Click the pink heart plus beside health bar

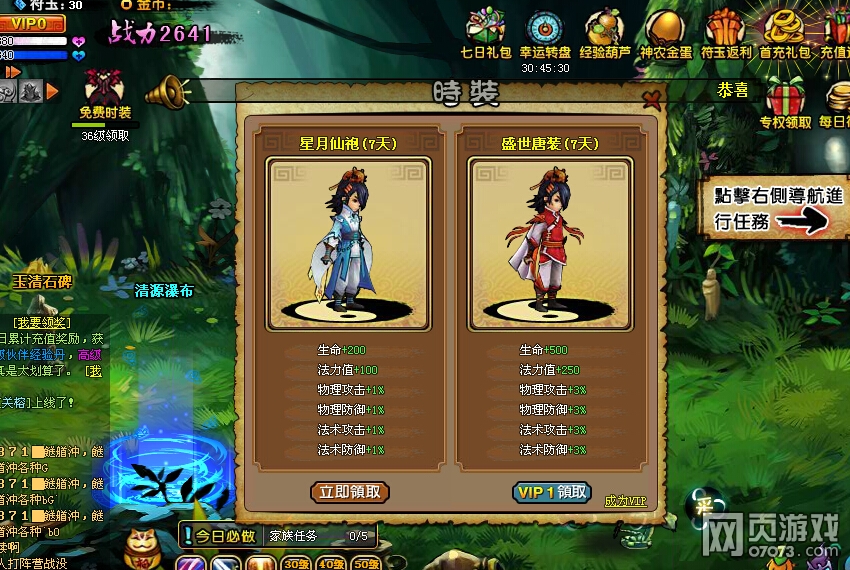click(x=79, y=41)
